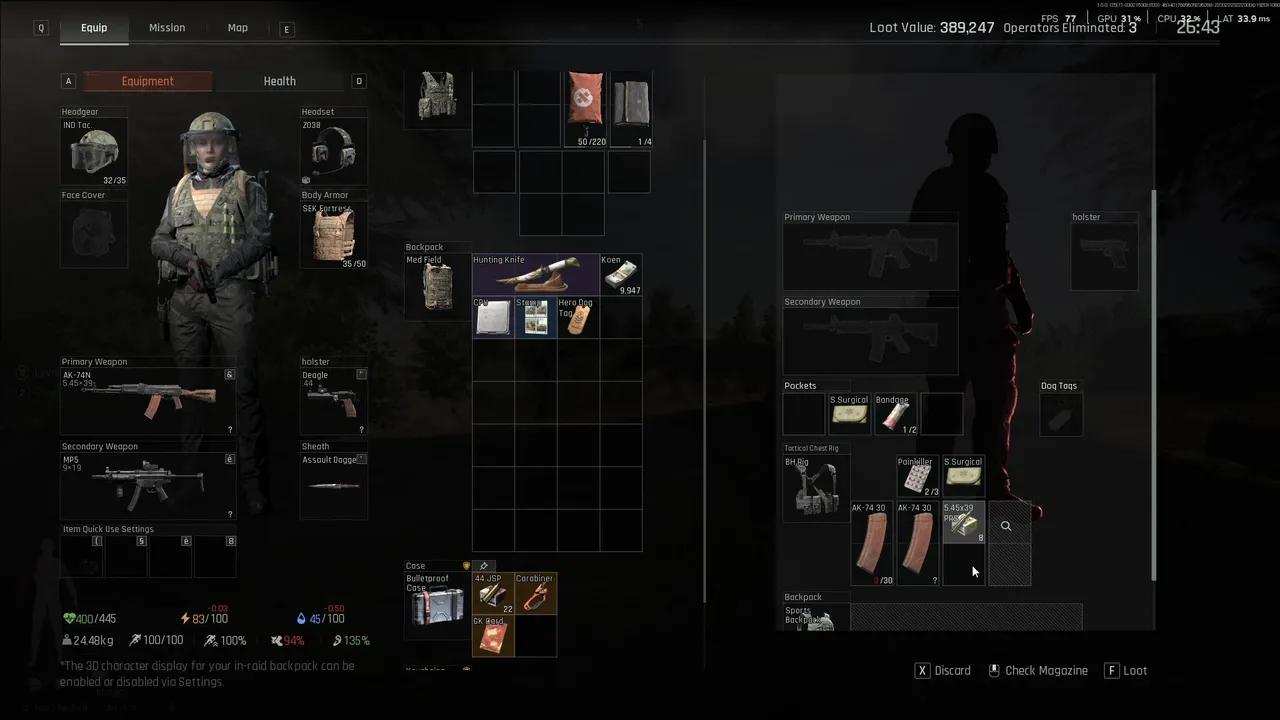Choose the Carabiner in the case

tap(535, 594)
